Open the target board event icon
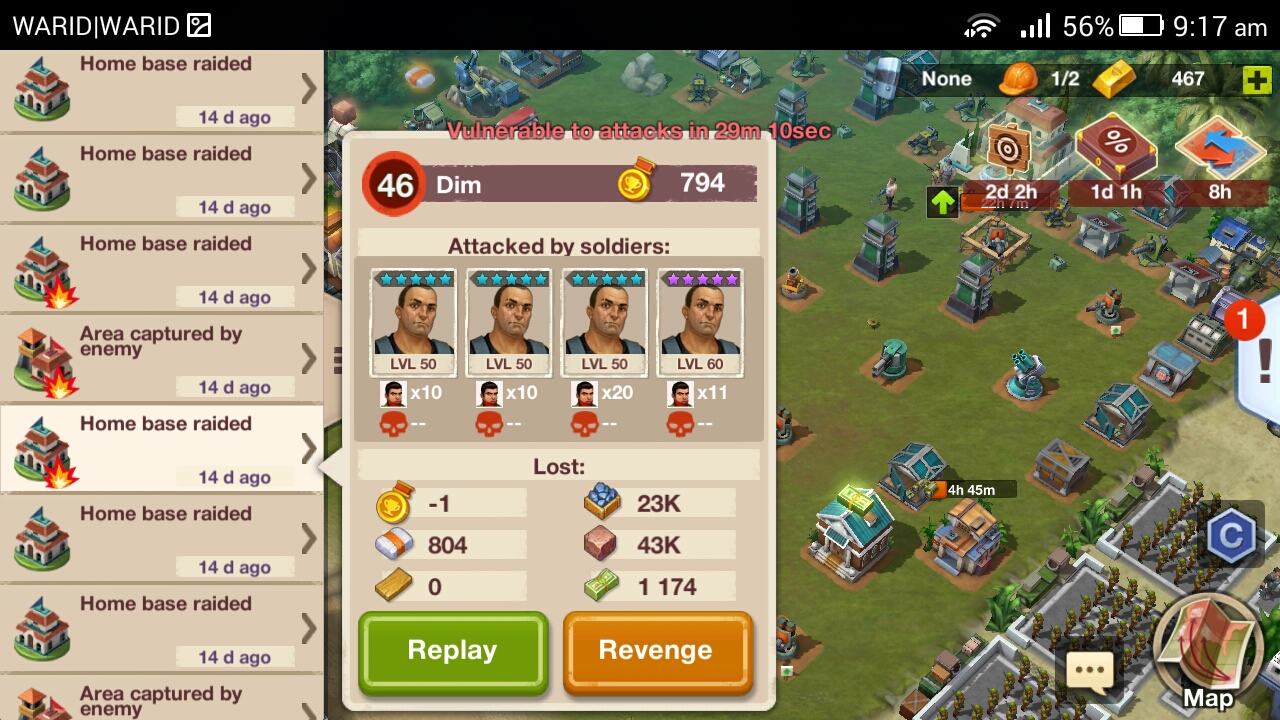Screen dimensions: 1280x720 [x=1009, y=149]
